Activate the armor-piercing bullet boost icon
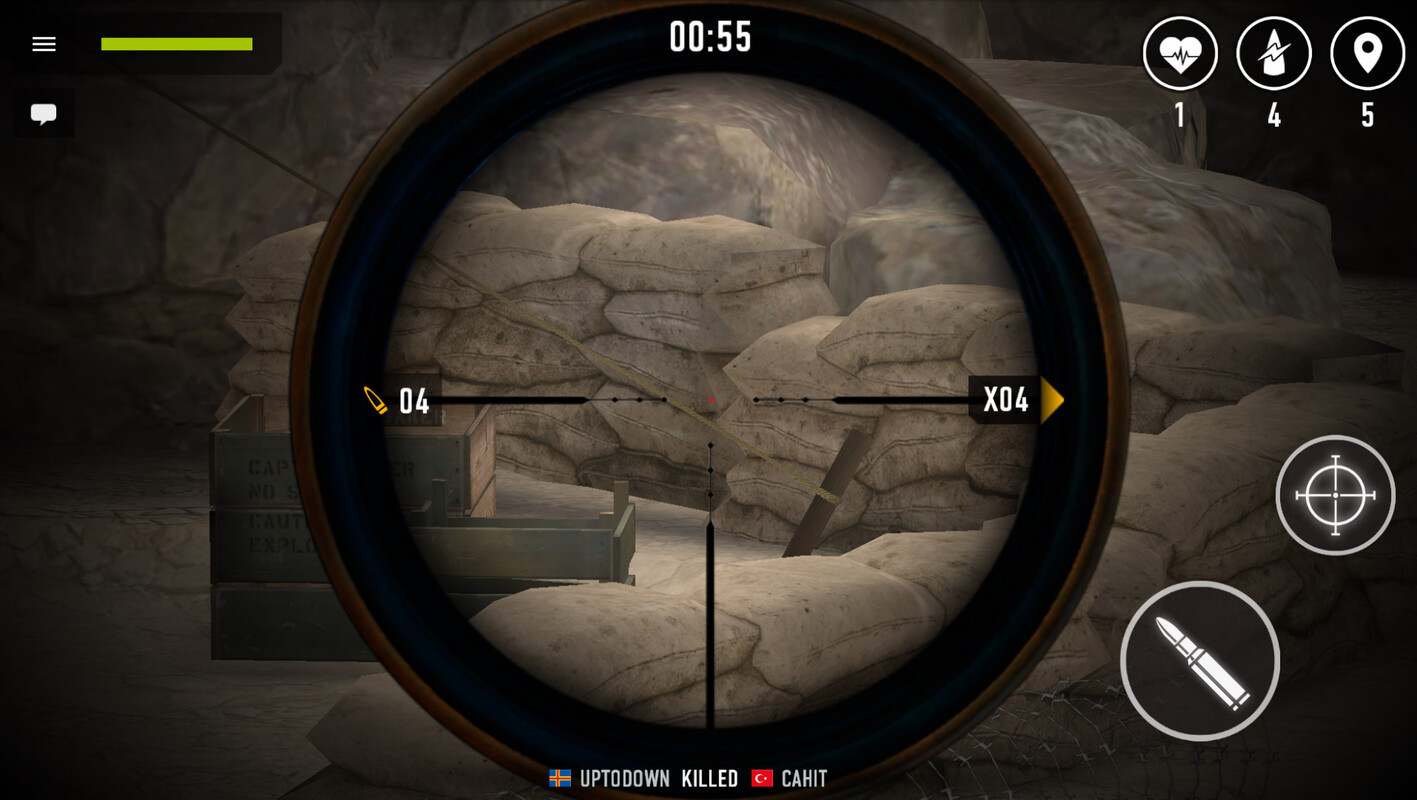The width and height of the screenshot is (1417, 800). coord(1274,54)
